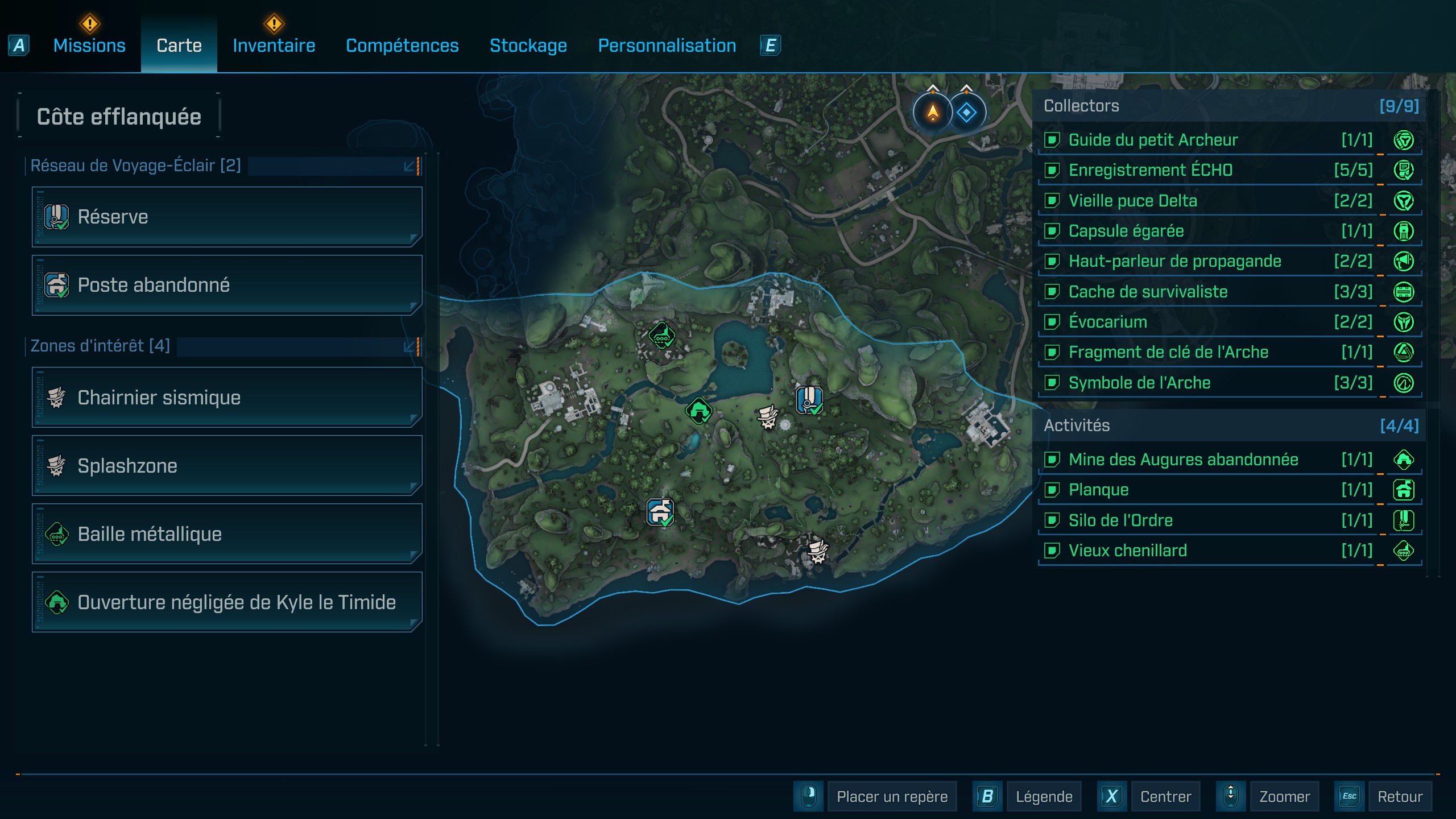The height and width of the screenshot is (819, 1456).
Task: Click the checkbox beside Vieille puce Delta
Action: coord(1053,201)
